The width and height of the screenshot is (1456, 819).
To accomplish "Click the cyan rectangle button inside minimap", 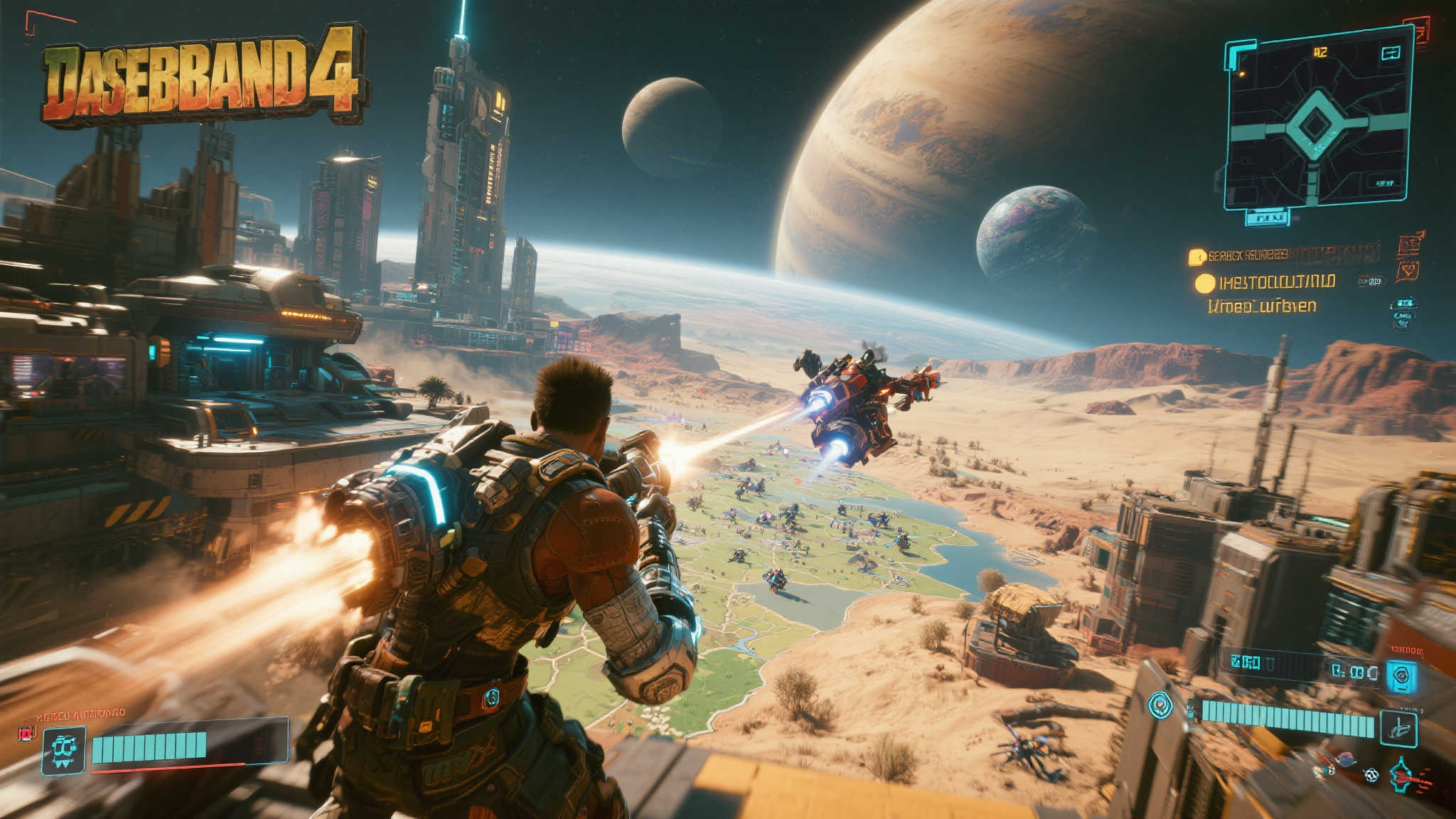I will pyautogui.click(x=1390, y=53).
